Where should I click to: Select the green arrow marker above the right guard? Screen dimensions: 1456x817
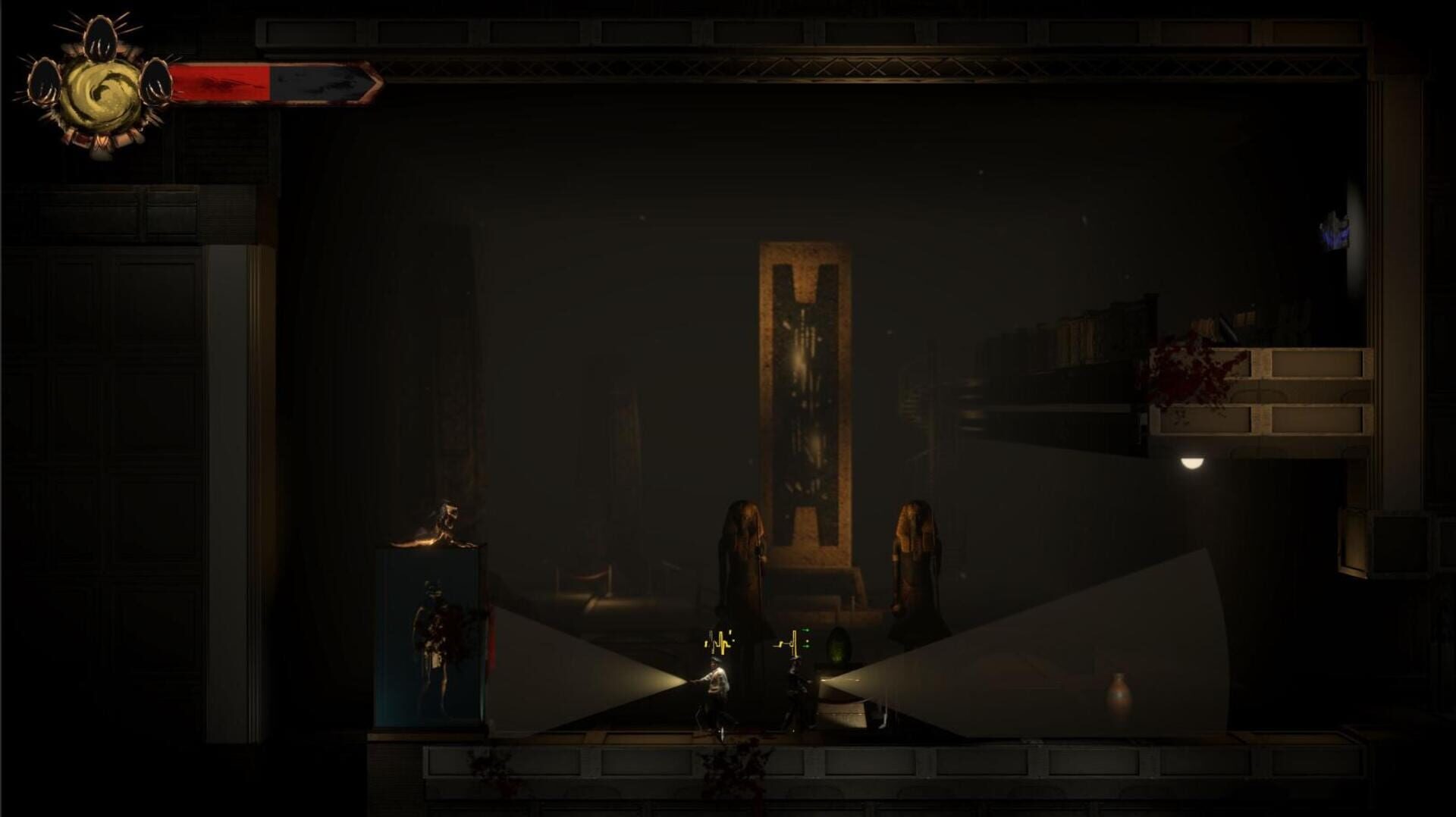click(x=806, y=631)
